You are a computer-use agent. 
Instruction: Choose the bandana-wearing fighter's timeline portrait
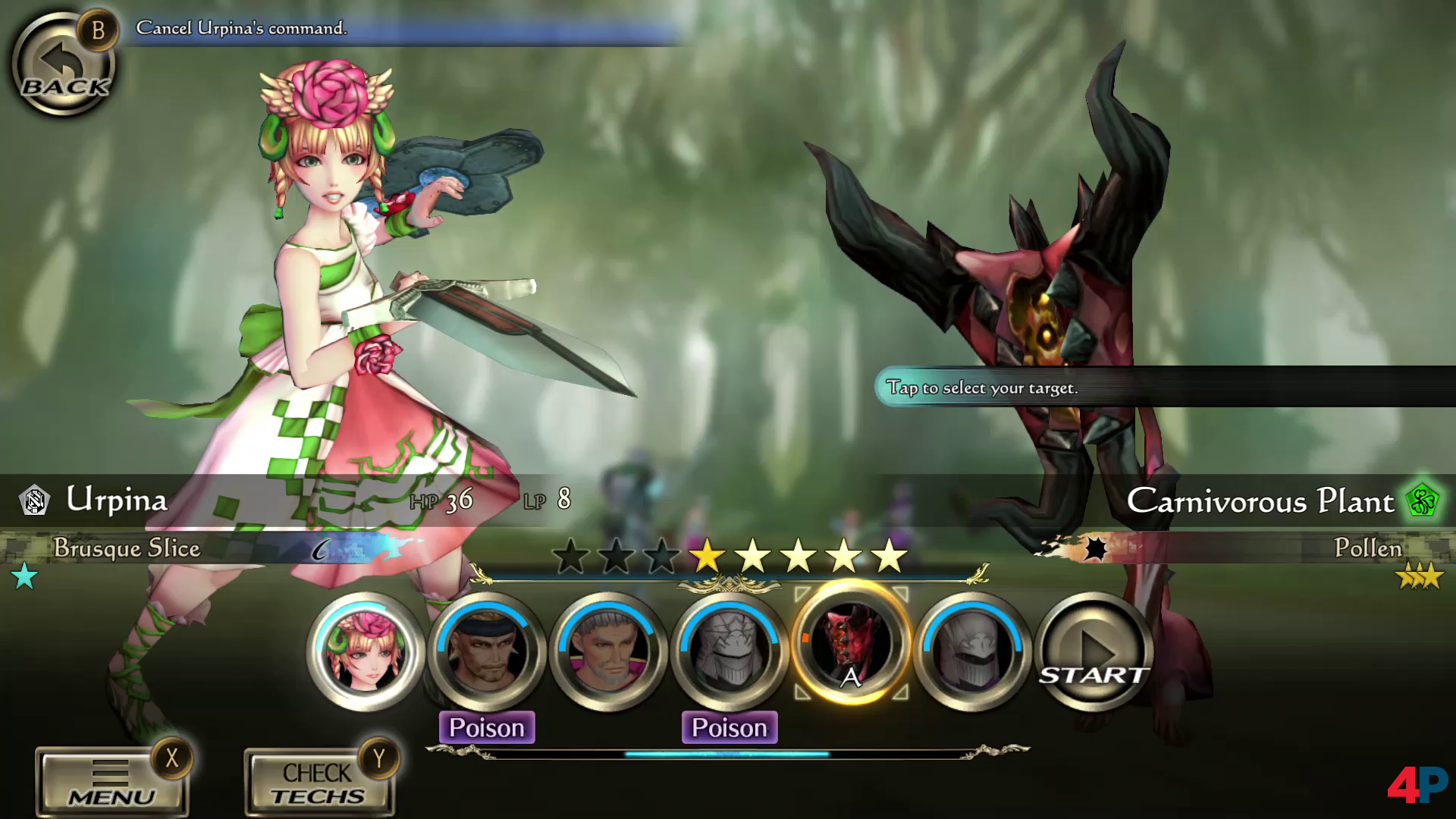(487, 651)
